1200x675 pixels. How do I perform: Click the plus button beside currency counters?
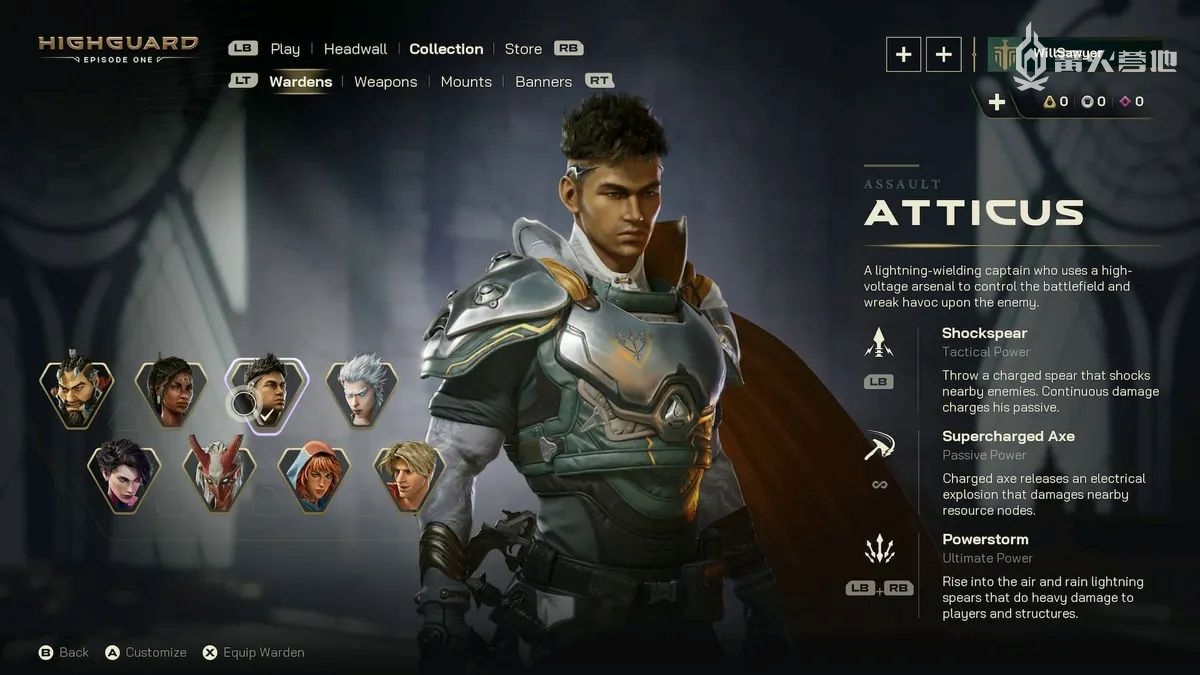997,102
